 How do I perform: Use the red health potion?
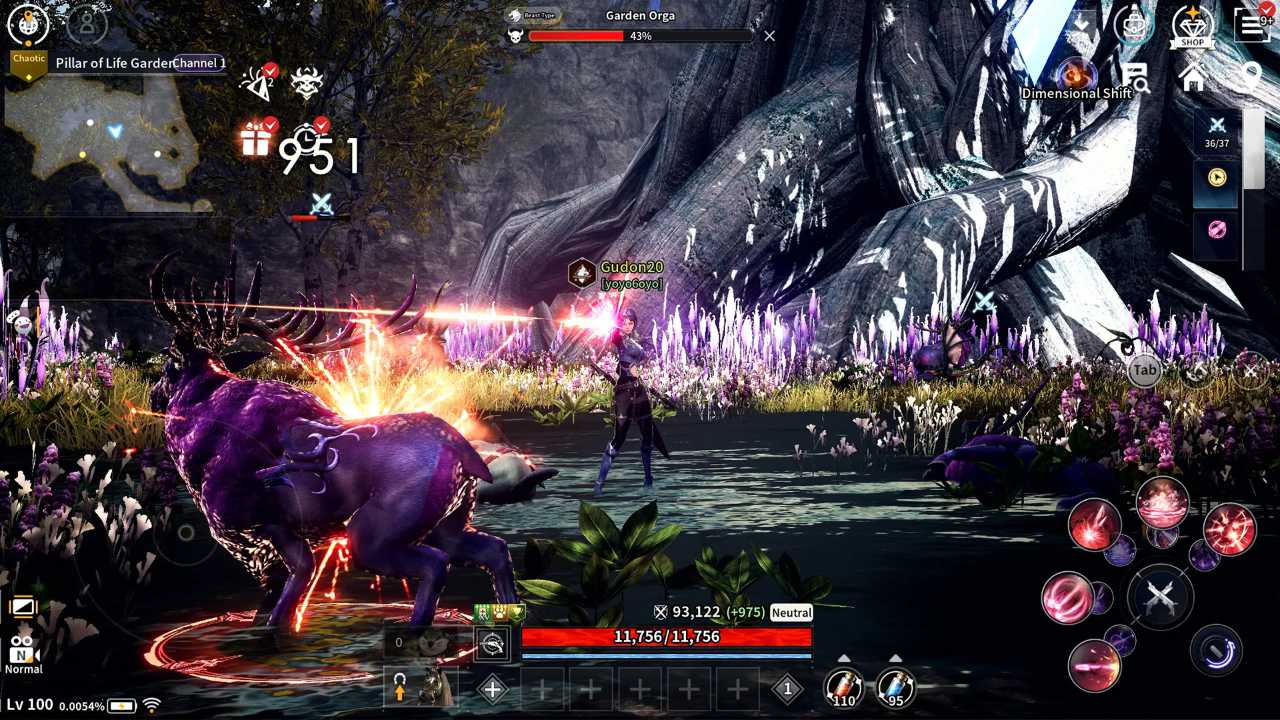(844, 687)
